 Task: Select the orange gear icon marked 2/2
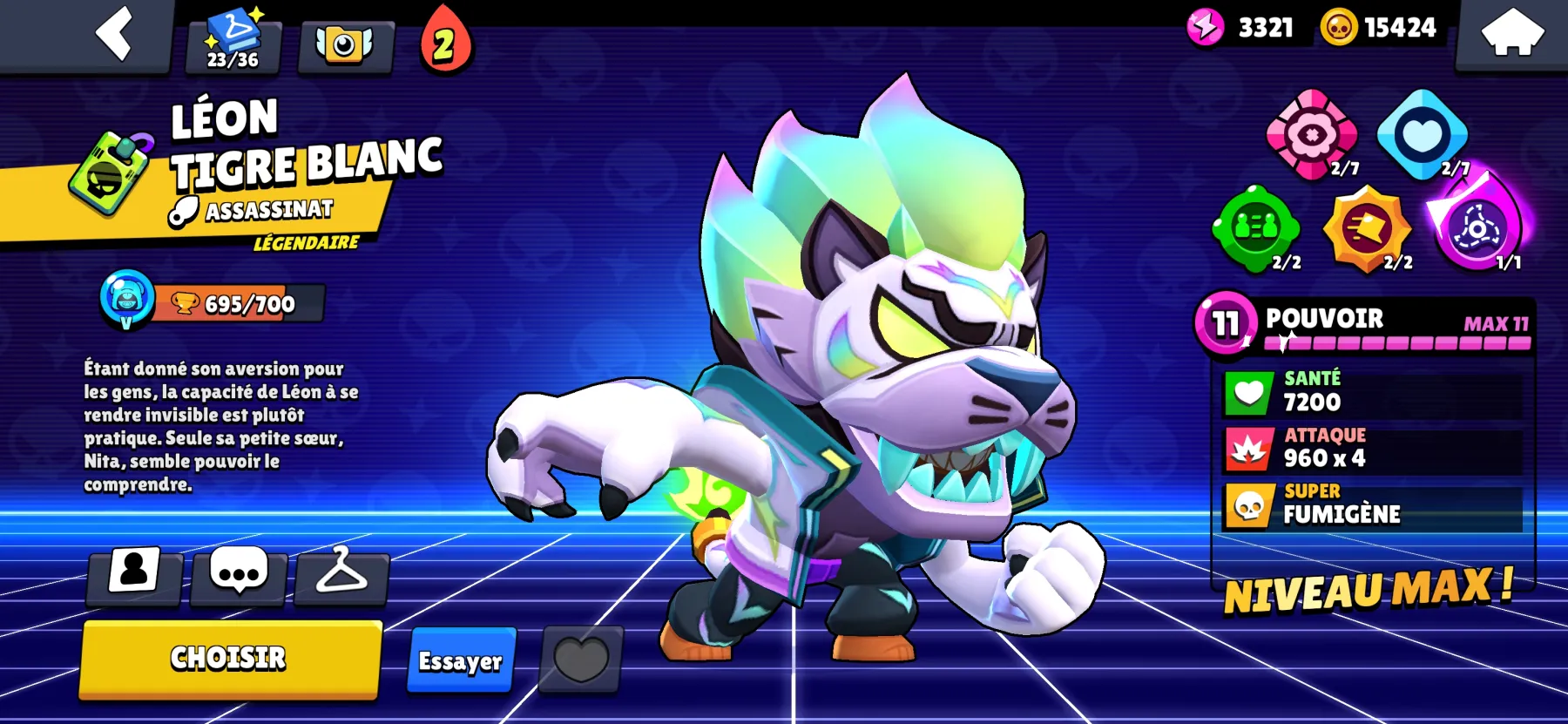[x=1368, y=231]
